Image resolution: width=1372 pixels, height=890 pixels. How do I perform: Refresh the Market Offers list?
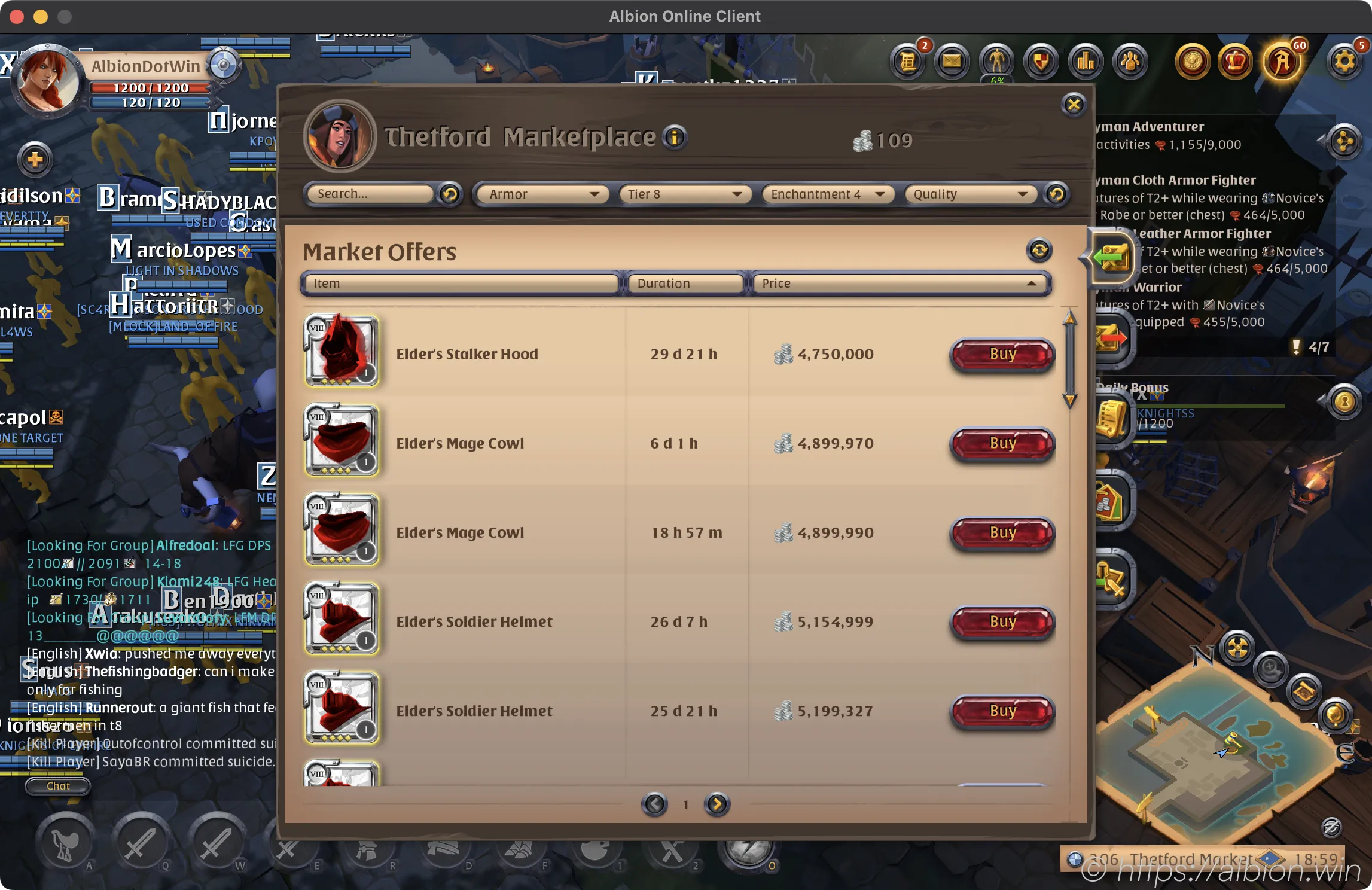pyautogui.click(x=1039, y=250)
